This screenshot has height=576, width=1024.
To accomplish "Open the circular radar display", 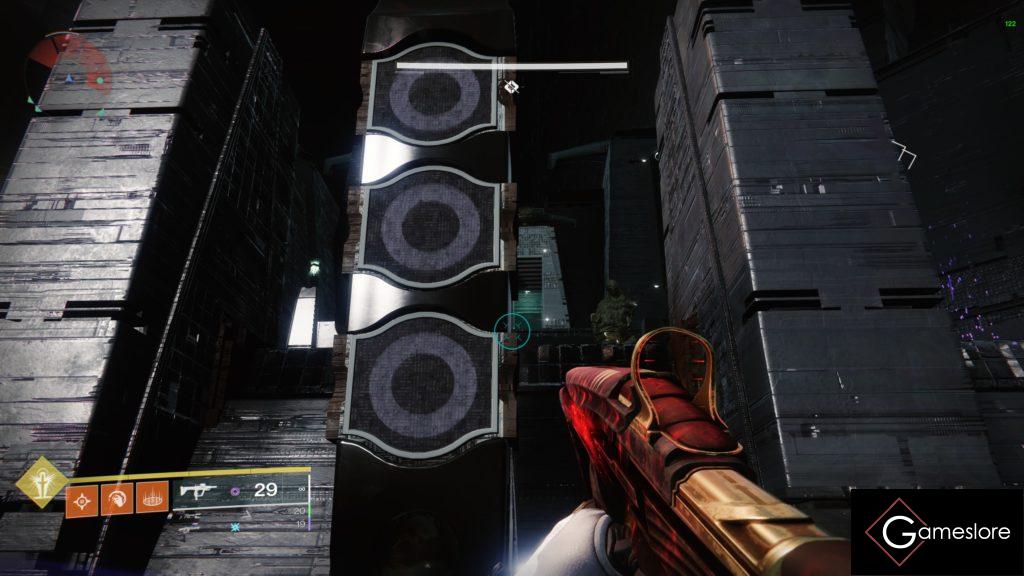I will point(69,70).
